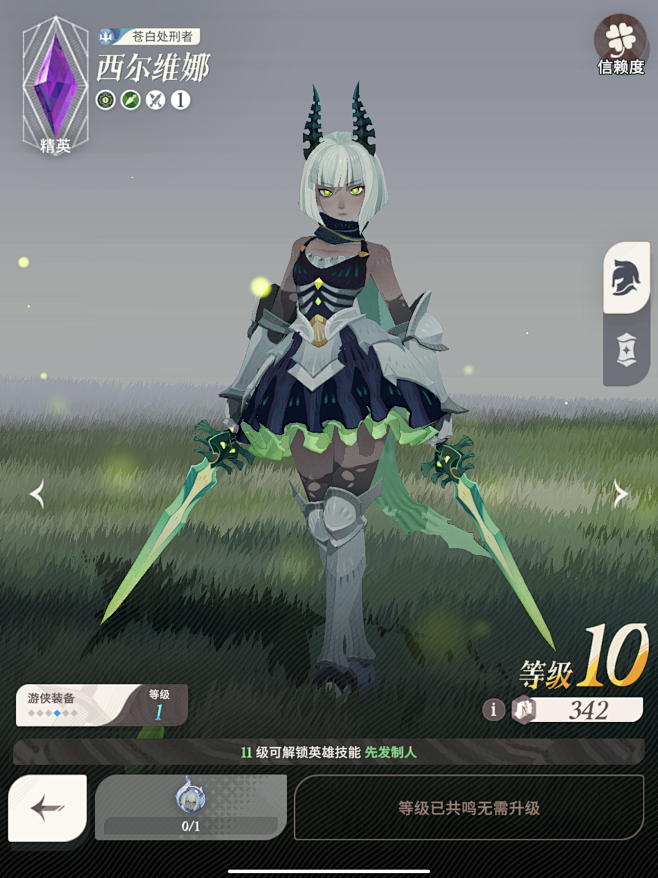Go back with the arrow button
Image resolution: width=658 pixels, height=878 pixels.
point(47,808)
